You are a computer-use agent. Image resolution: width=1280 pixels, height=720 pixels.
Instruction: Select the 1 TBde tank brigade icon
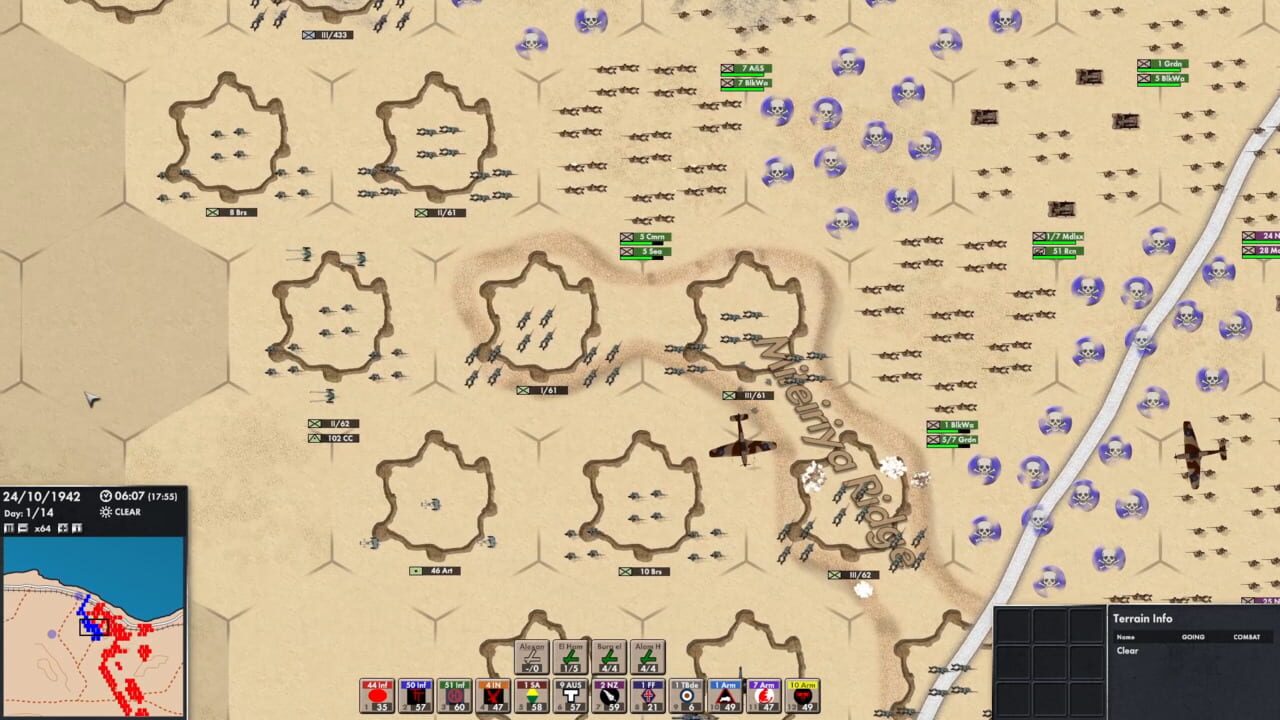pos(687,692)
